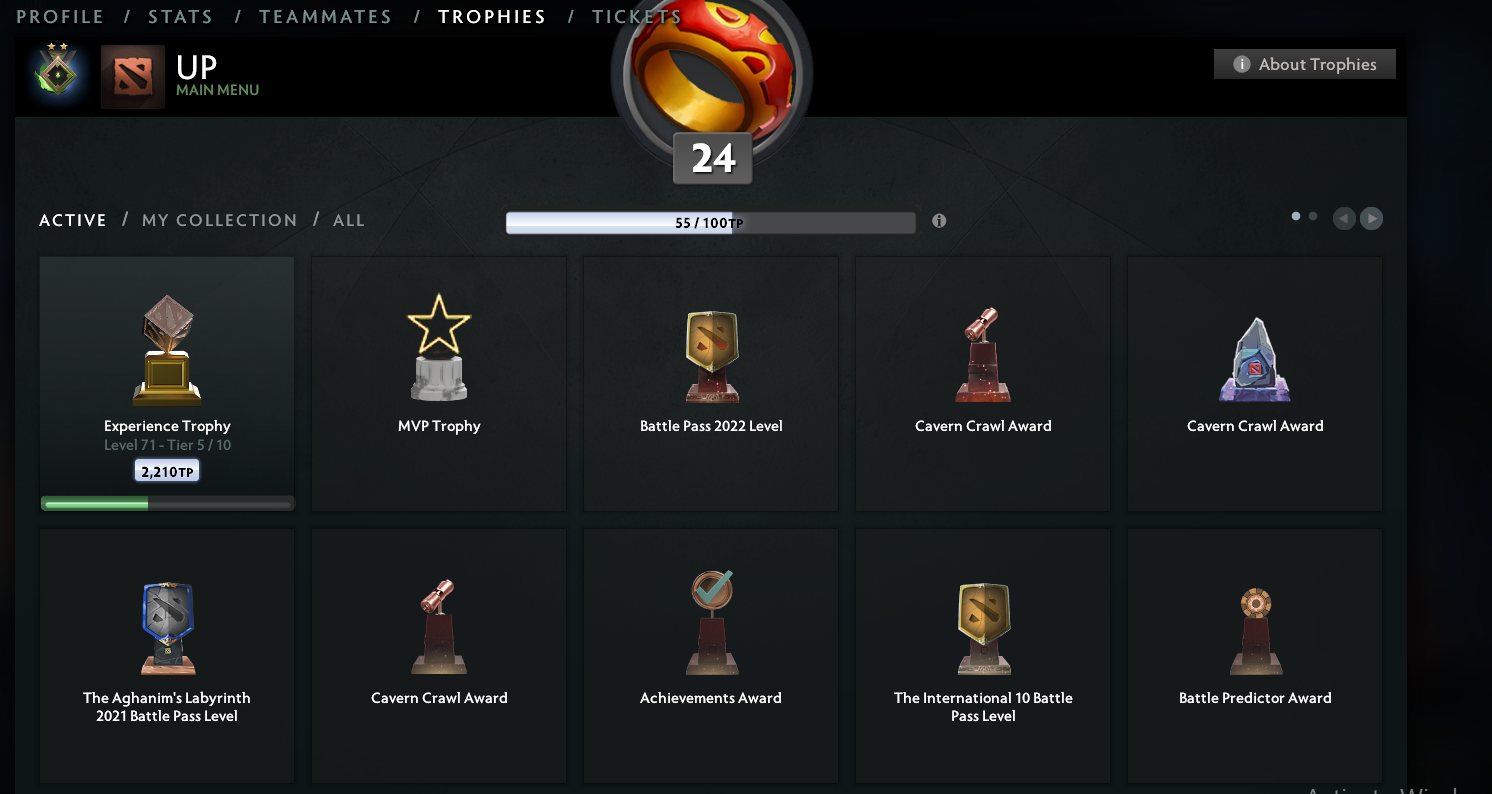Click the rank medal emblem next to player avatar
Viewport: 1492px width, 794px height.
[x=57, y=75]
